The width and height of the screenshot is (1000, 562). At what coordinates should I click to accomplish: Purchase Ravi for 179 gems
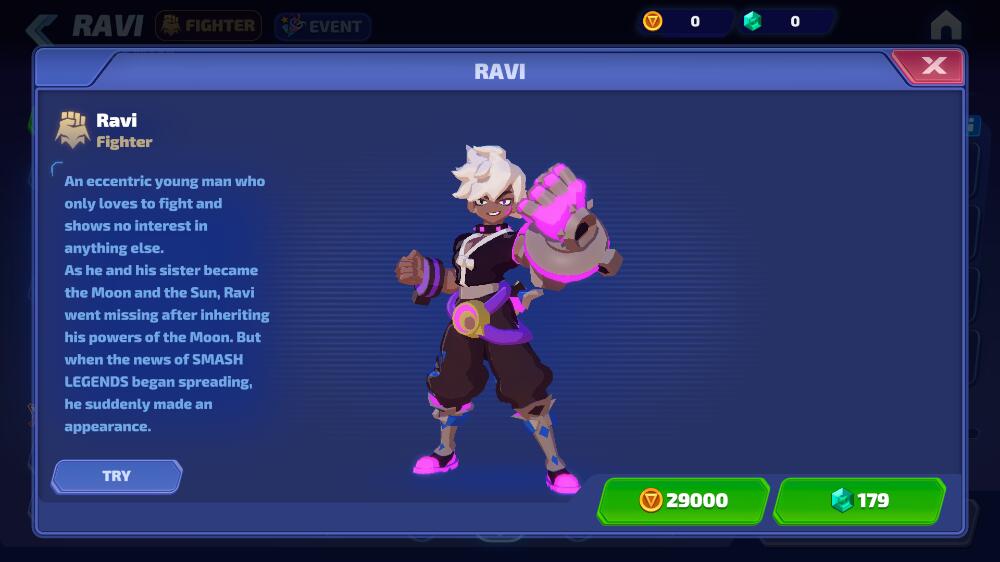click(859, 500)
